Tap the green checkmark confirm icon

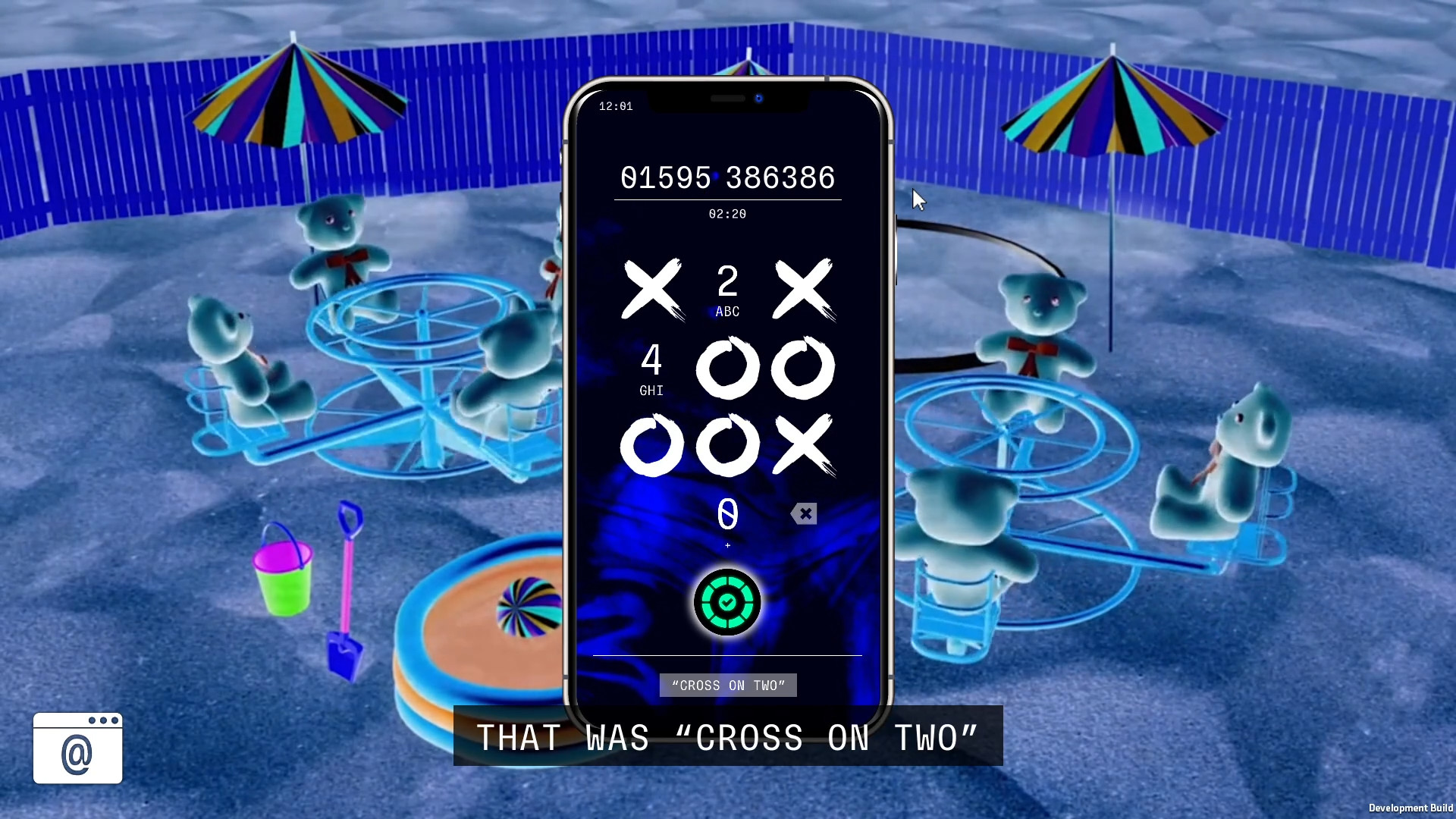[726, 603]
